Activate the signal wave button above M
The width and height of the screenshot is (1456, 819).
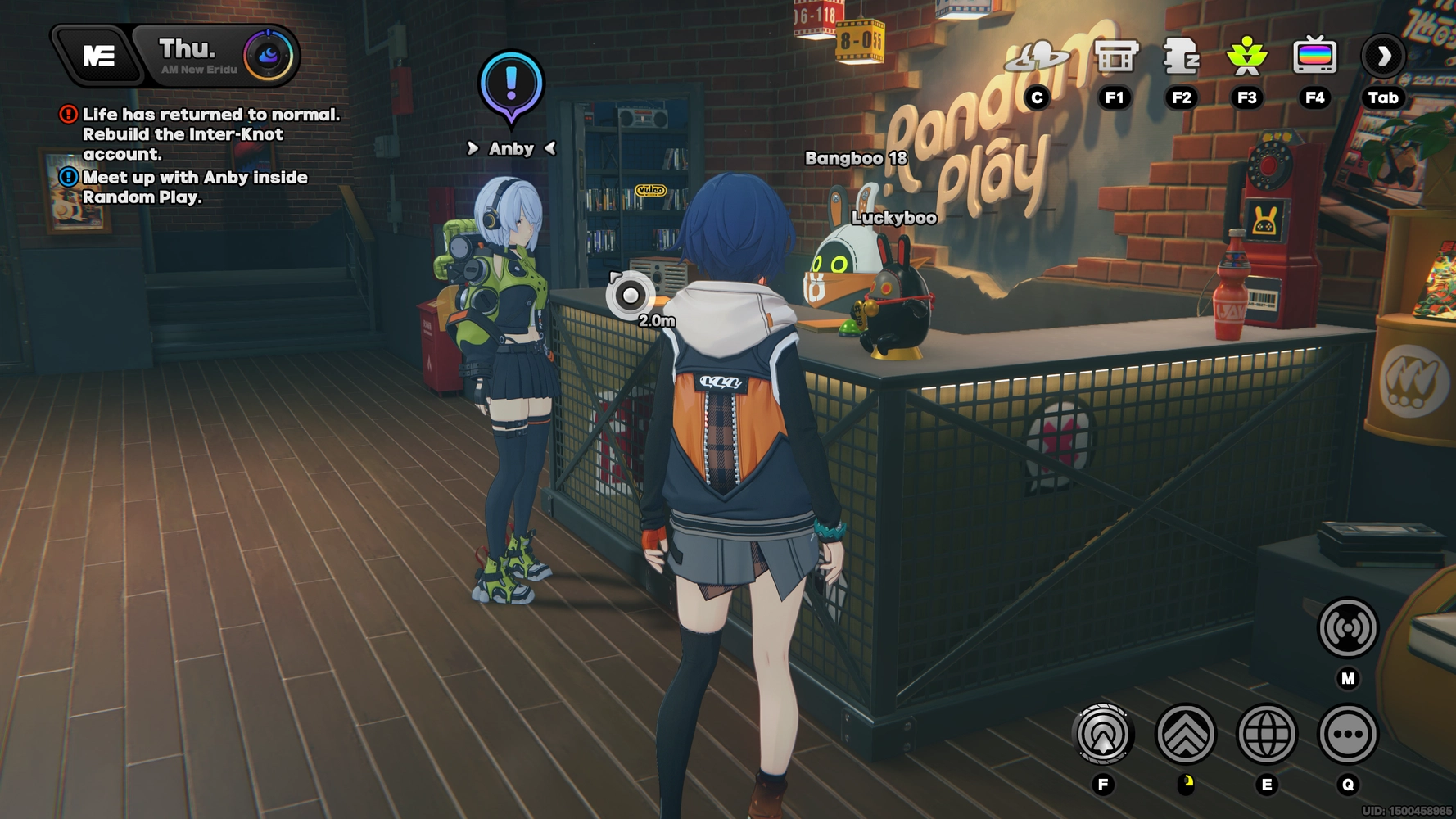tap(1347, 628)
